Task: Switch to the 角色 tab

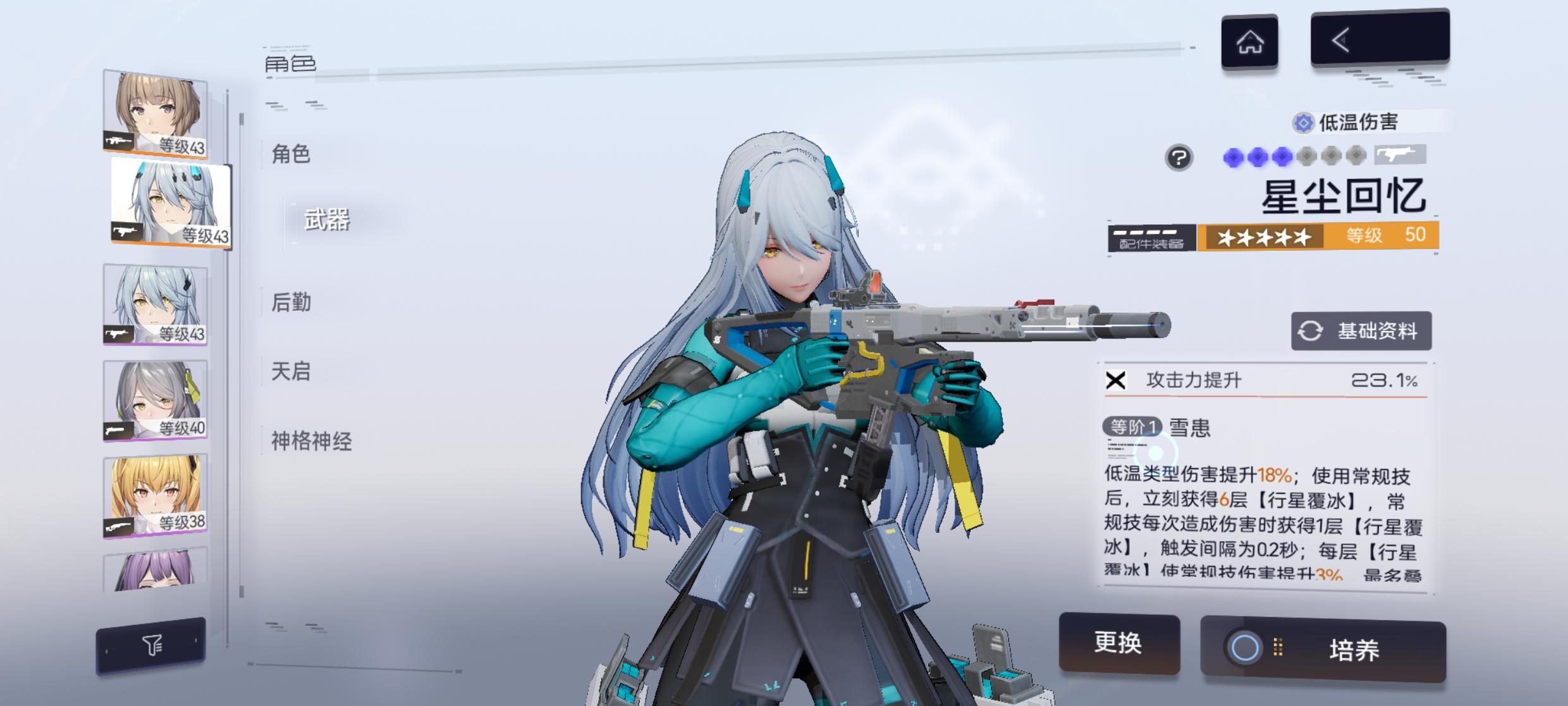Action: tap(291, 154)
